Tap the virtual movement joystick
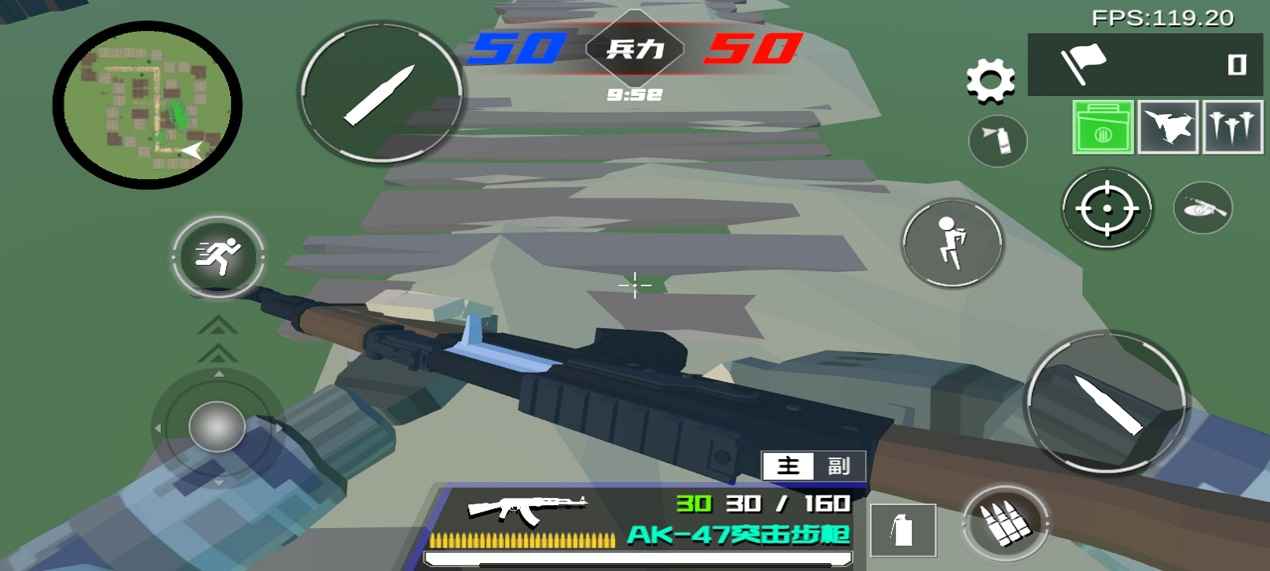Screen dimensions: 1270x571 point(217,428)
